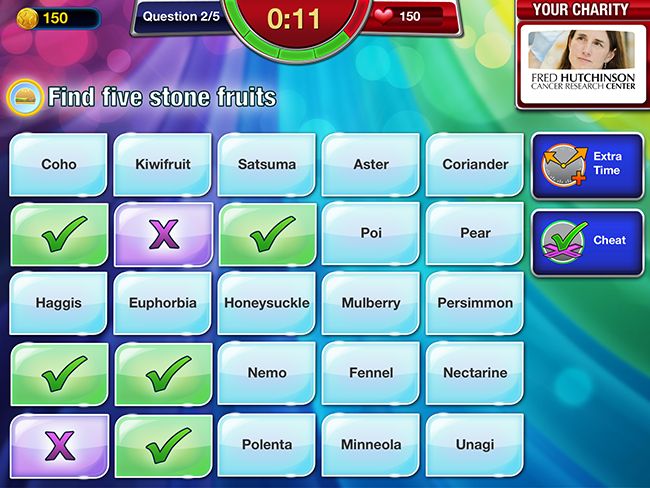Image resolution: width=650 pixels, height=488 pixels.
Task: Select the Pear answer tile
Action: pyautogui.click(x=475, y=233)
